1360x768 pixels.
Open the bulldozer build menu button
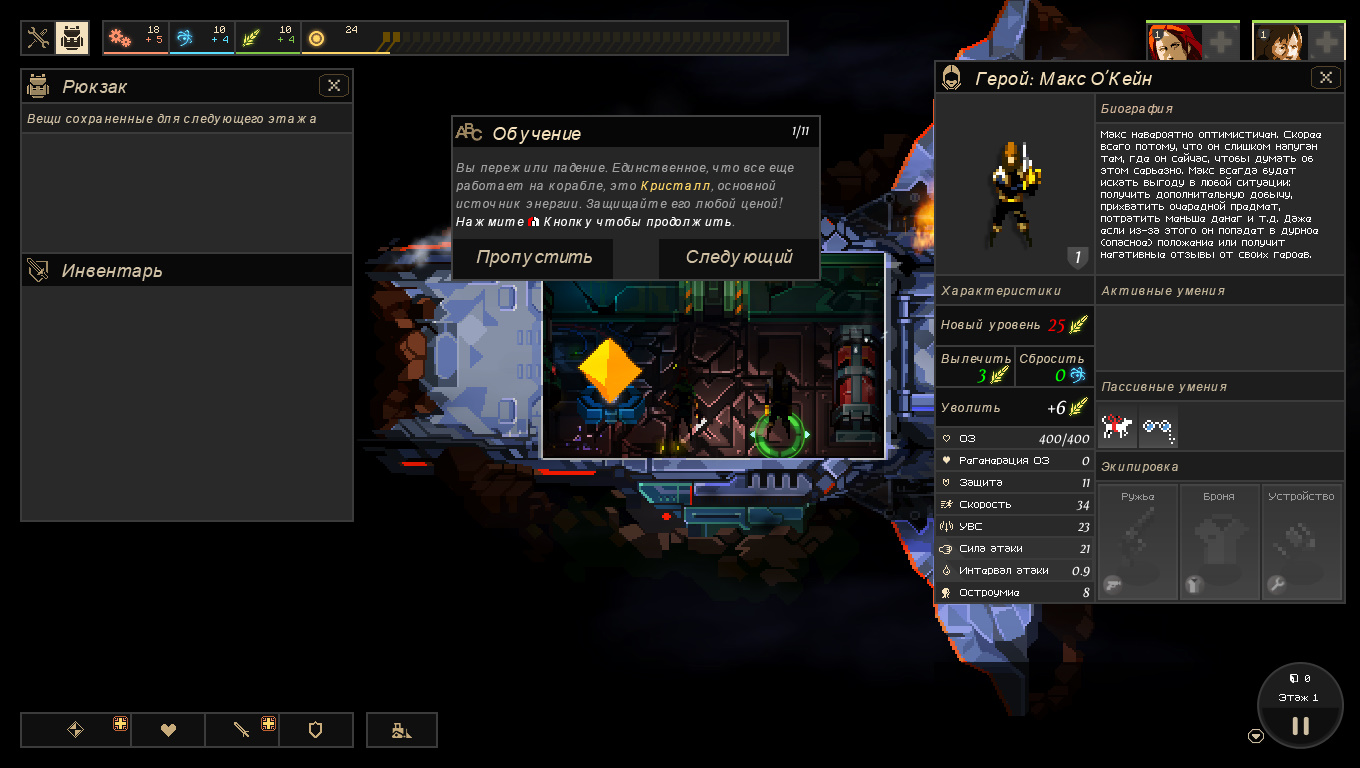tap(402, 730)
